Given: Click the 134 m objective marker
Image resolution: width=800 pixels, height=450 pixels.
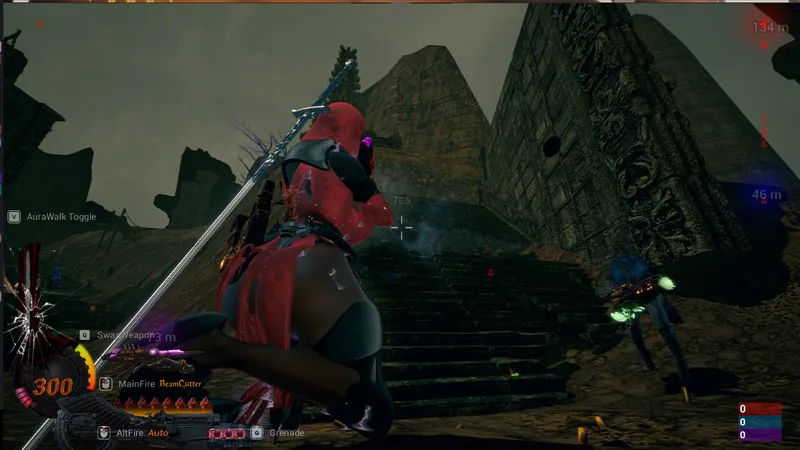Looking at the screenshot, I should tap(765, 27).
